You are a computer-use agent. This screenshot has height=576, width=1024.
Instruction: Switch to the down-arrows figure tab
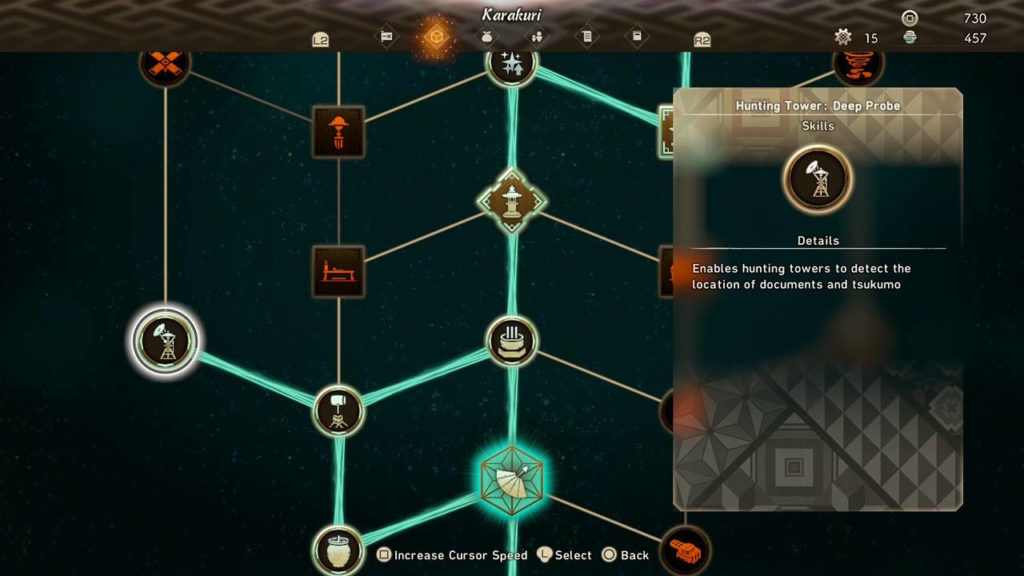click(x=536, y=38)
